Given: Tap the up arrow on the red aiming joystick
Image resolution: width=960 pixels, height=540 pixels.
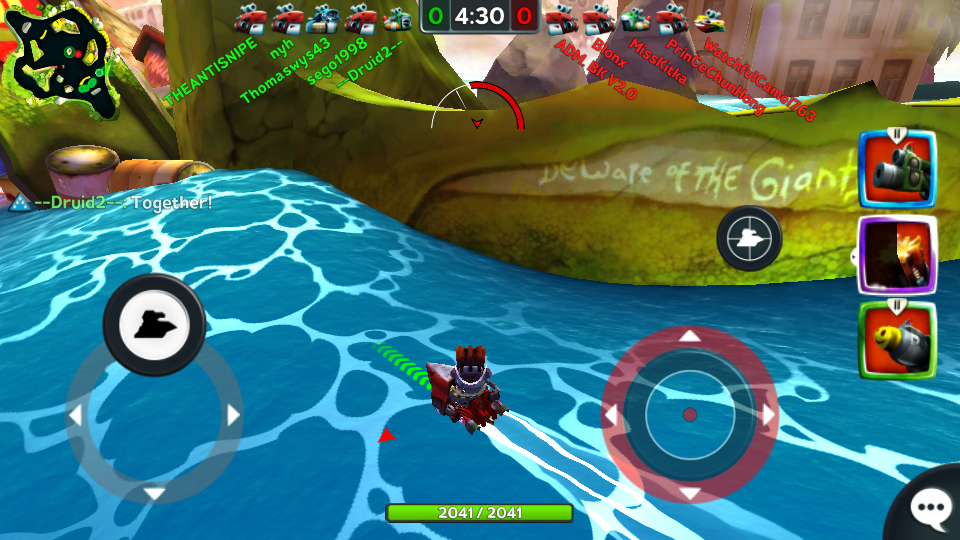Looking at the screenshot, I should [x=690, y=337].
